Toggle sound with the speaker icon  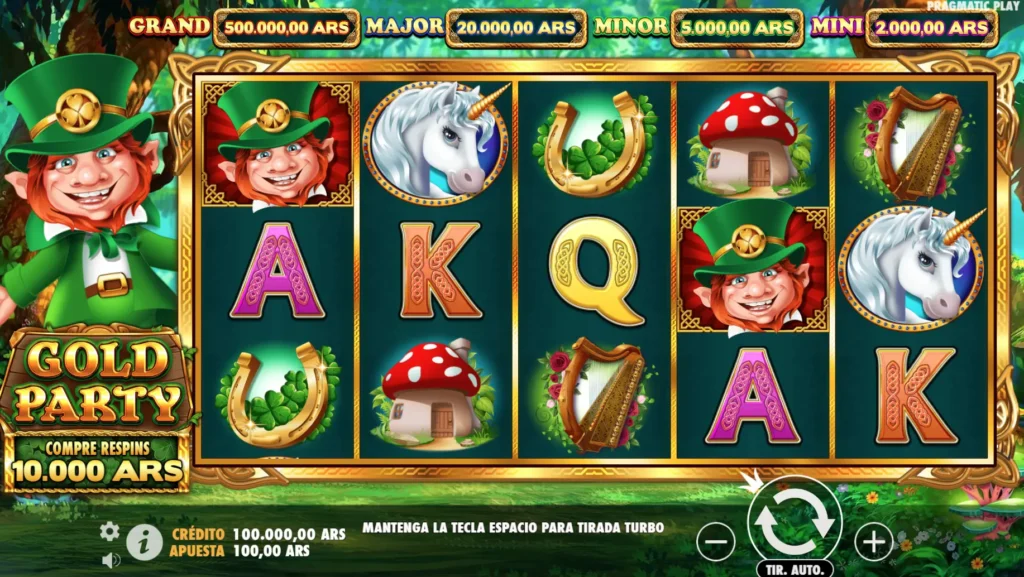coord(110,559)
